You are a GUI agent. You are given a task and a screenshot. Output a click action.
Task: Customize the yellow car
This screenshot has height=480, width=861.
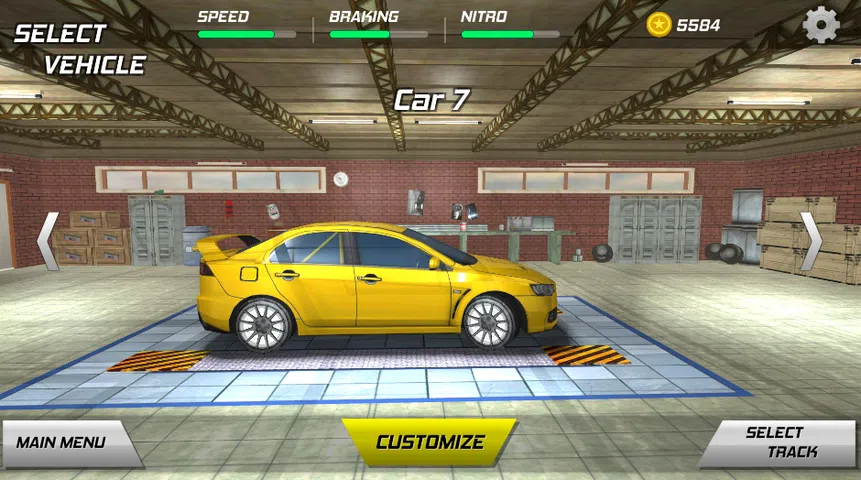430,442
